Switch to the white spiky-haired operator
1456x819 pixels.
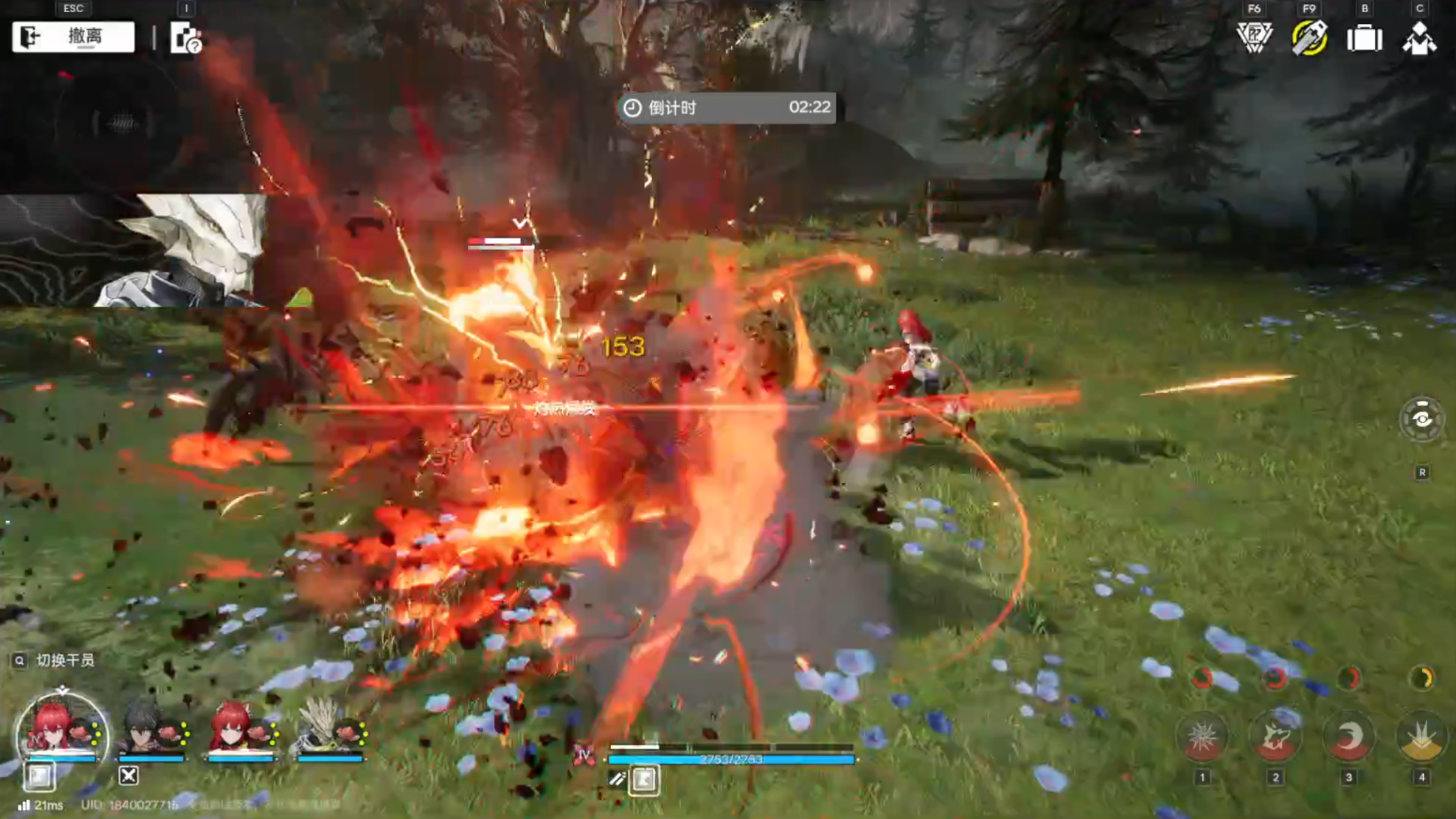tap(325, 729)
